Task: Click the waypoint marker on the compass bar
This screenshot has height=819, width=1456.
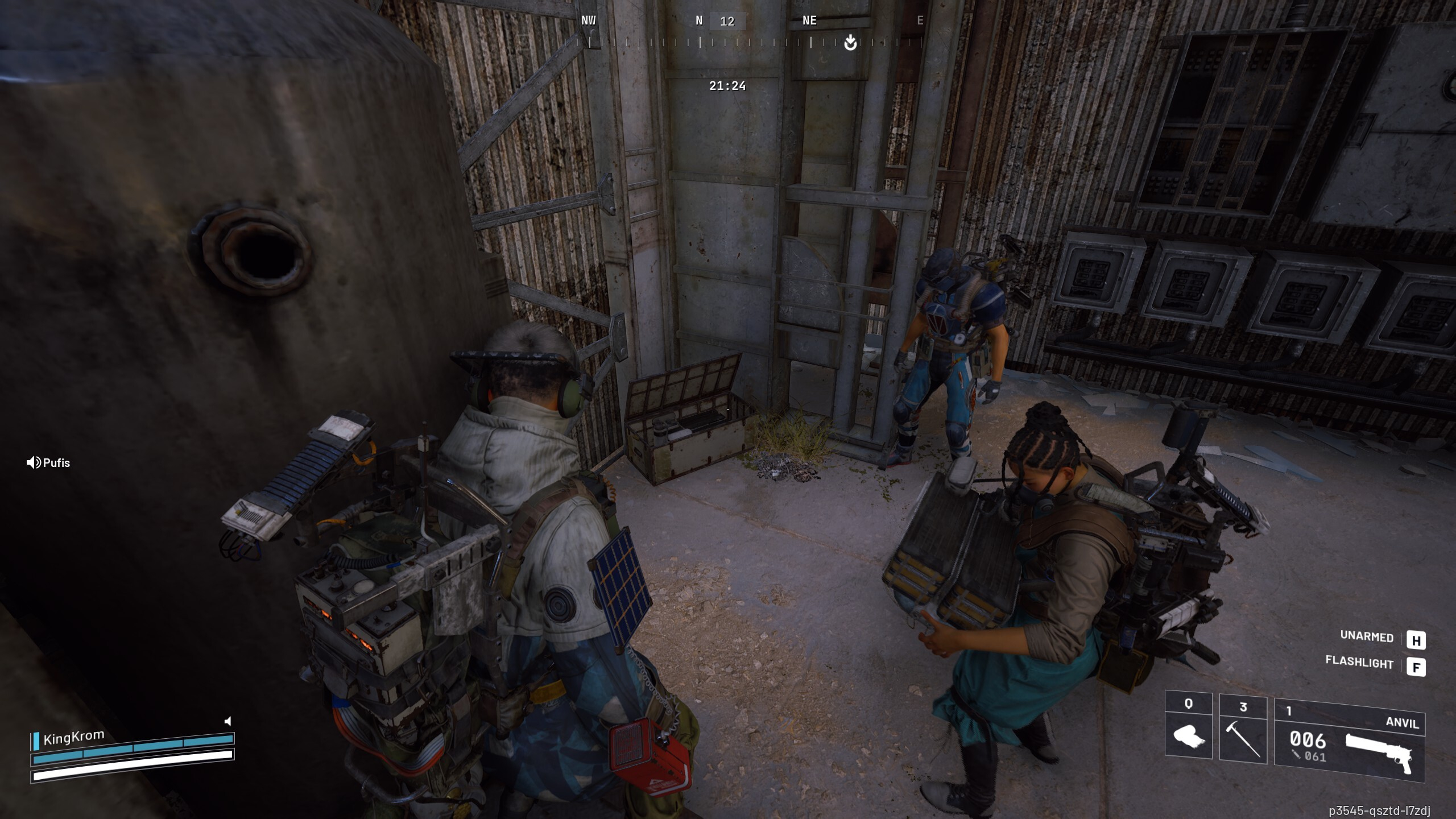Action: click(850, 42)
